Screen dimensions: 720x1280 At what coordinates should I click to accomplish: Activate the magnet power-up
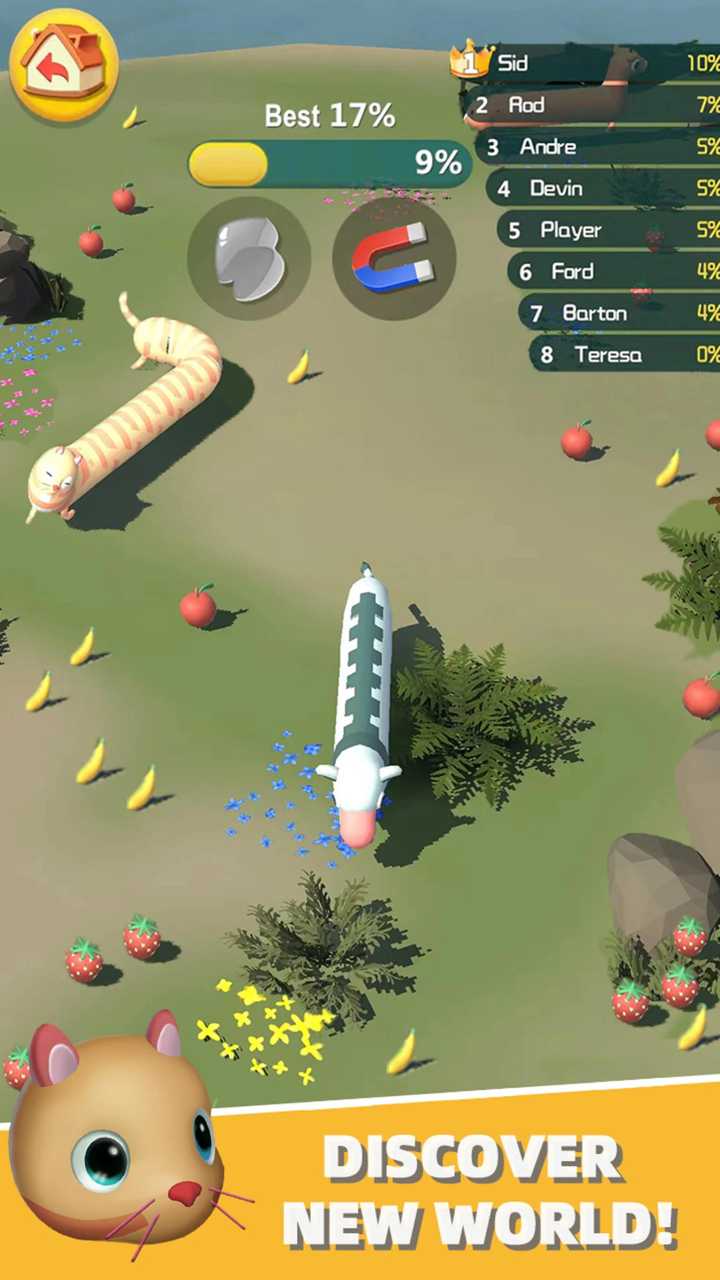click(393, 258)
